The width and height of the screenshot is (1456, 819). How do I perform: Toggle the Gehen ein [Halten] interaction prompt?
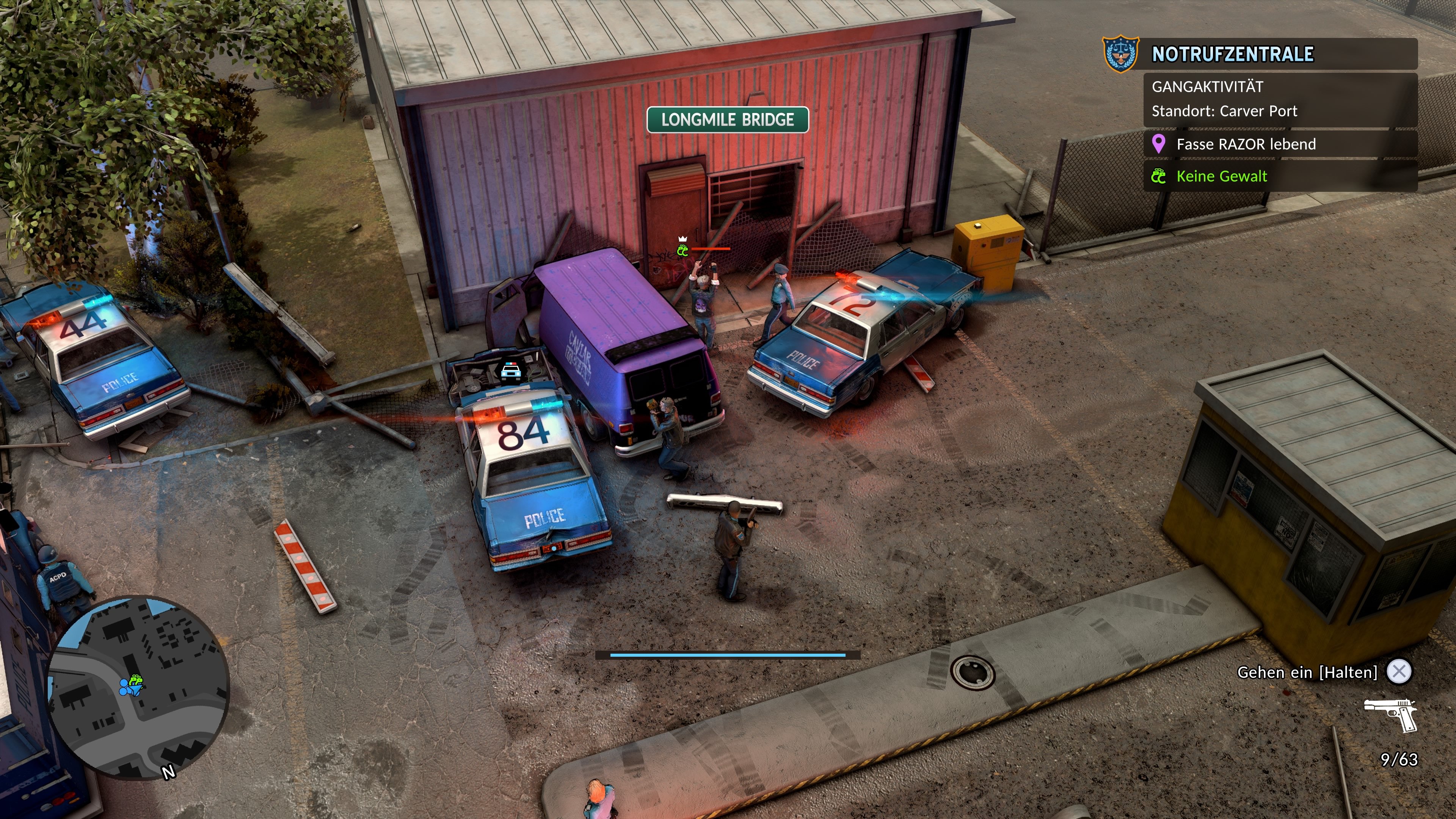click(1311, 672)
